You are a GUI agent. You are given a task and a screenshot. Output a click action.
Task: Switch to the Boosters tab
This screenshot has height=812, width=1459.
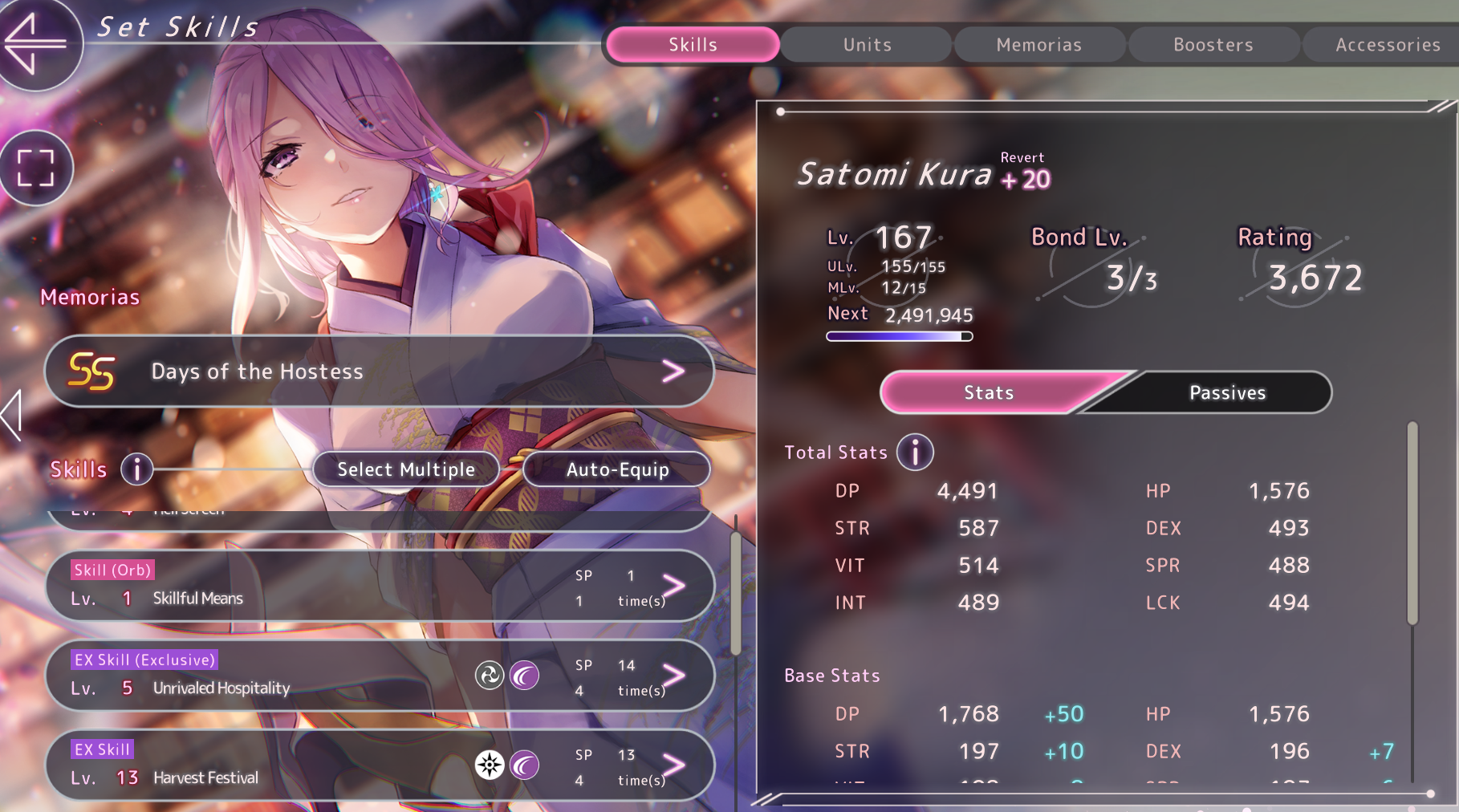[1213, 45]
